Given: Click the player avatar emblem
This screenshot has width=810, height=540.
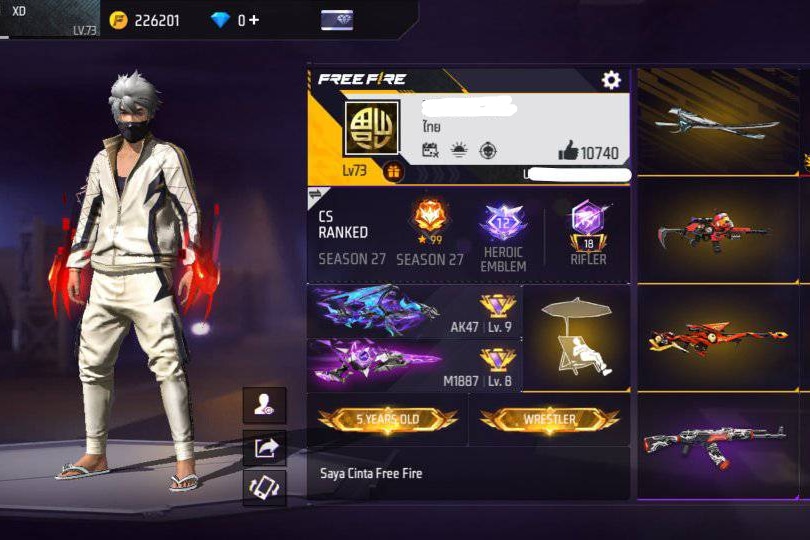Looking at the screenshot, I should click(372, 128).
